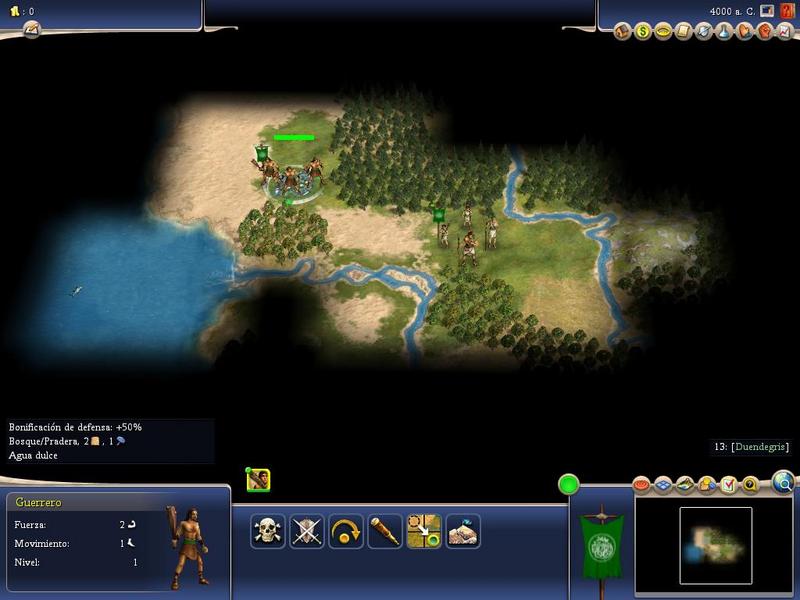
Task: Select the go-to tile movement action
Action: pos(424,530)
